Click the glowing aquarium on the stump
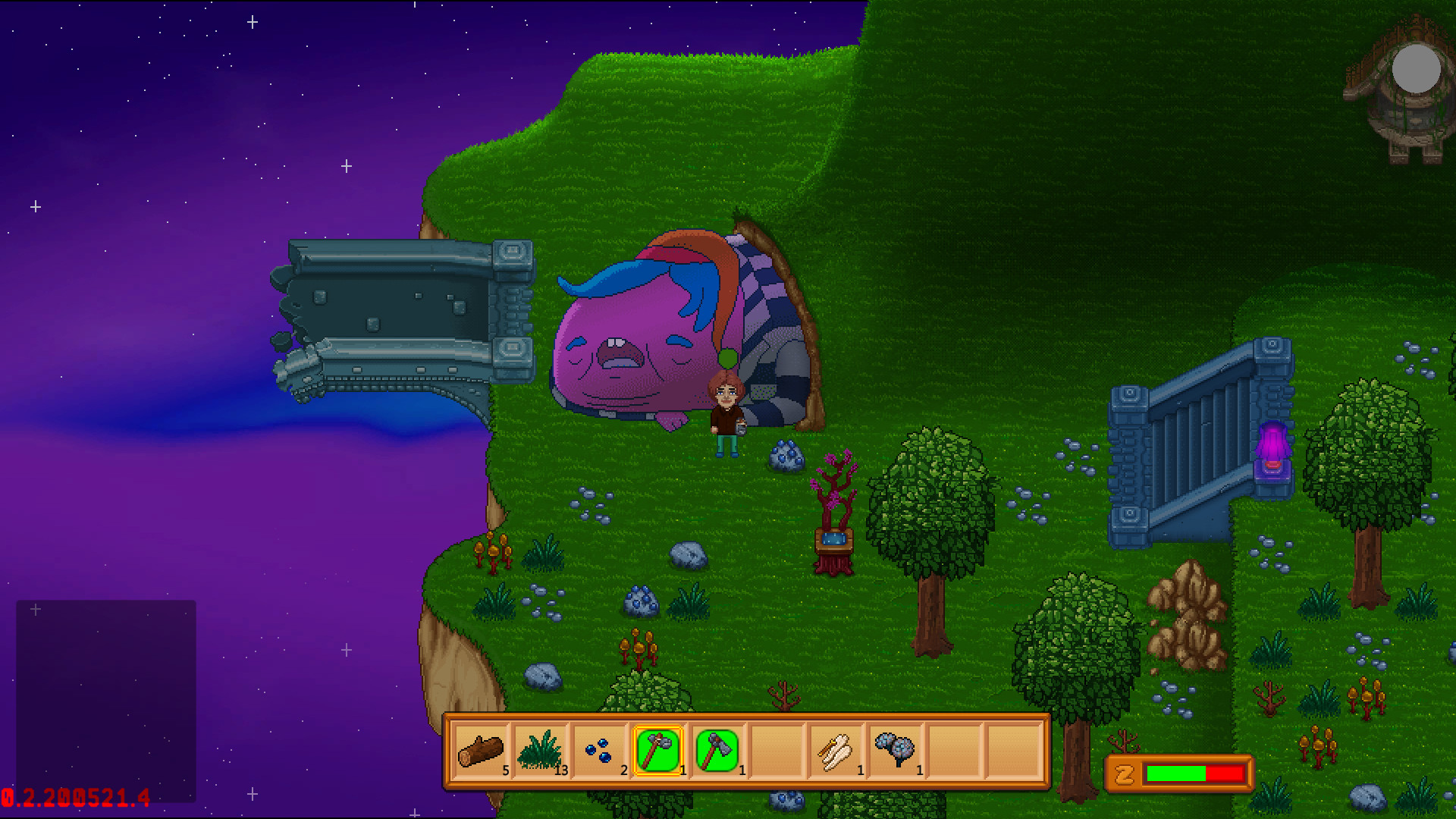This screenshot has width=1456, height=819. tap(834, 540)
